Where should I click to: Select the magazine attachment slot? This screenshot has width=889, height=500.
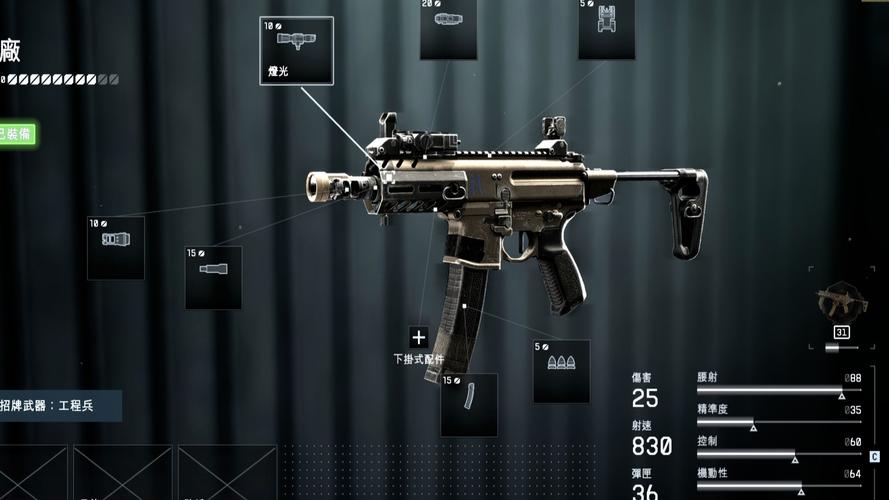click(468, 404)
